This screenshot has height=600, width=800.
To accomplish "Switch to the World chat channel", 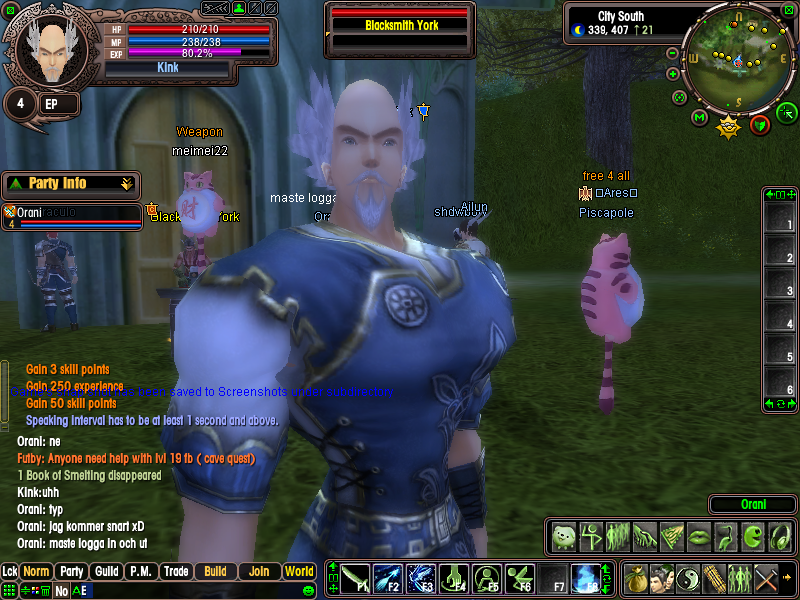I will coord(299,572).
